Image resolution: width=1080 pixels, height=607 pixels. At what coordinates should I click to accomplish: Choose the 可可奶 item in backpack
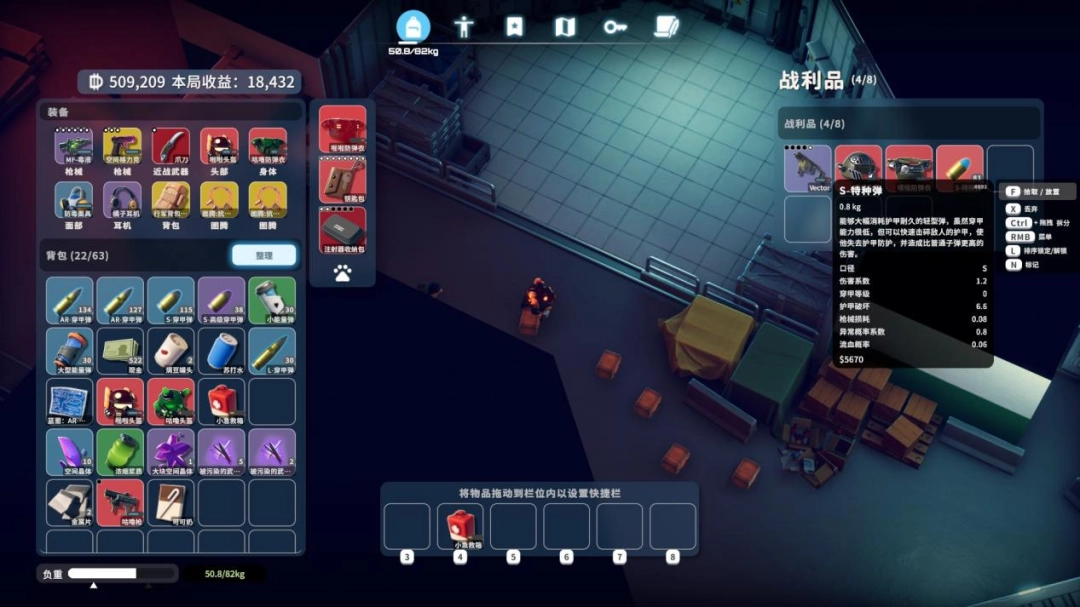[171, 502]
